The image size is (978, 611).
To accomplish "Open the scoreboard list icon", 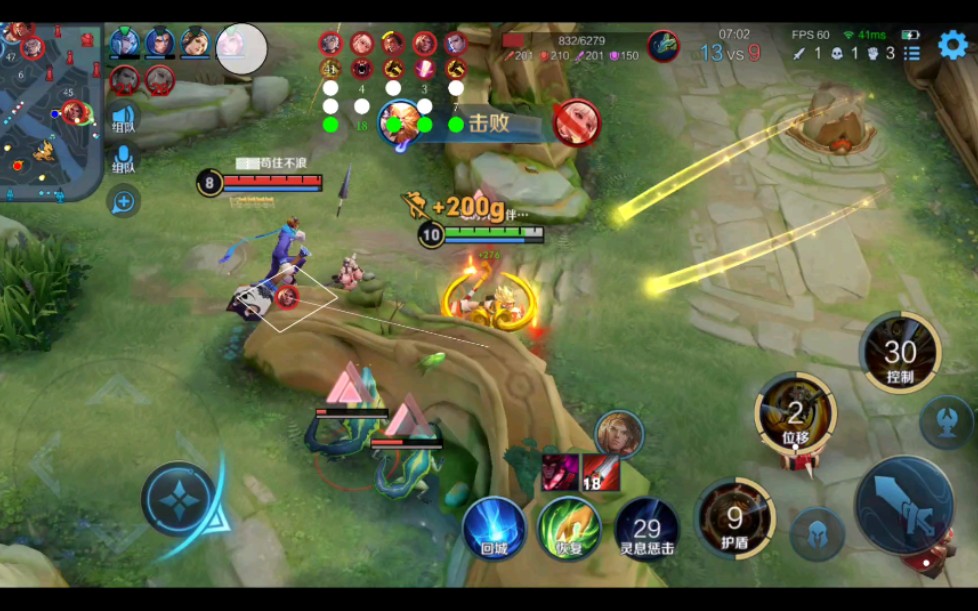I will tap(912, 52).
